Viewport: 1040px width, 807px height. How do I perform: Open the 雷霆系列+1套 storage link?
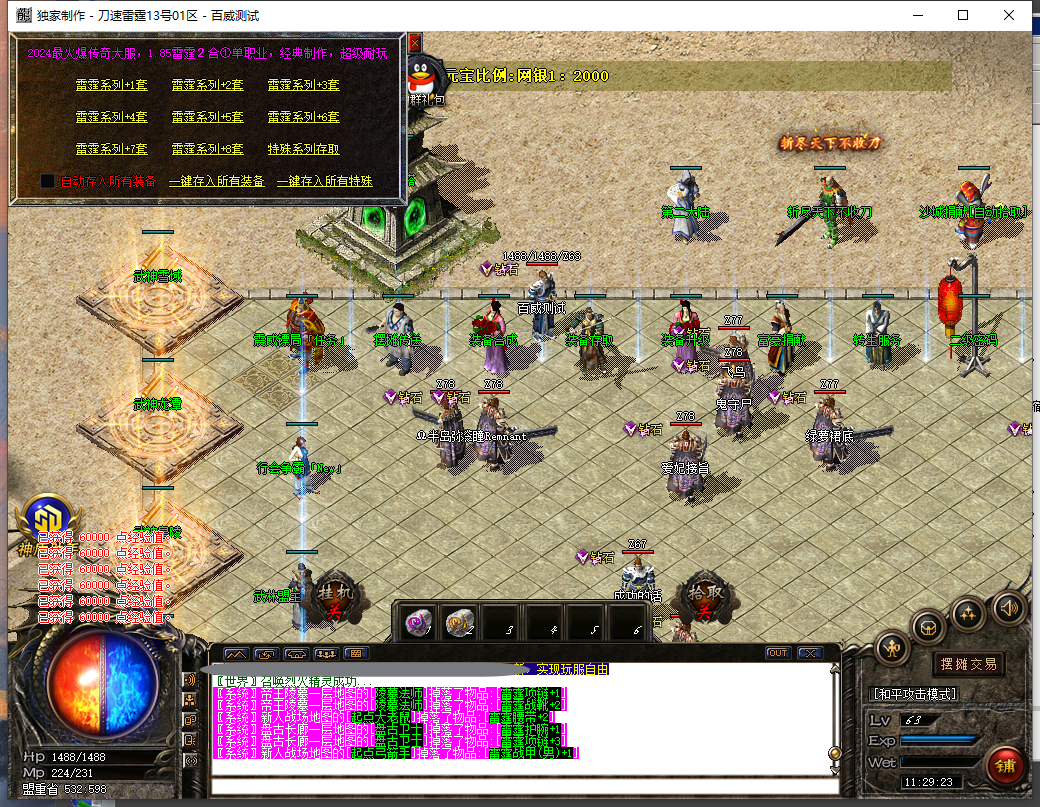click(111, 85)
